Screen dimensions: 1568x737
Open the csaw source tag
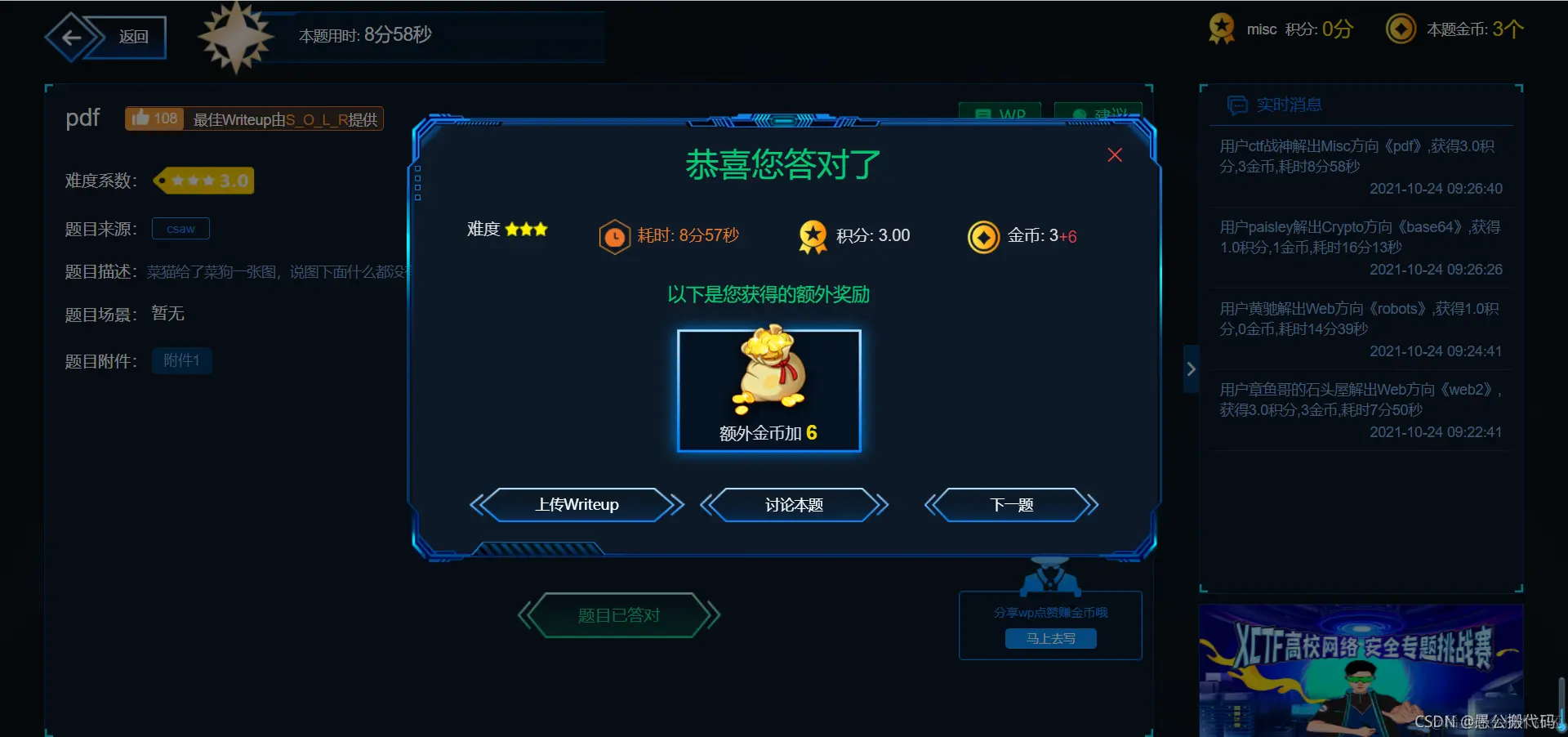pyautogui.click(x=180, y=229)
